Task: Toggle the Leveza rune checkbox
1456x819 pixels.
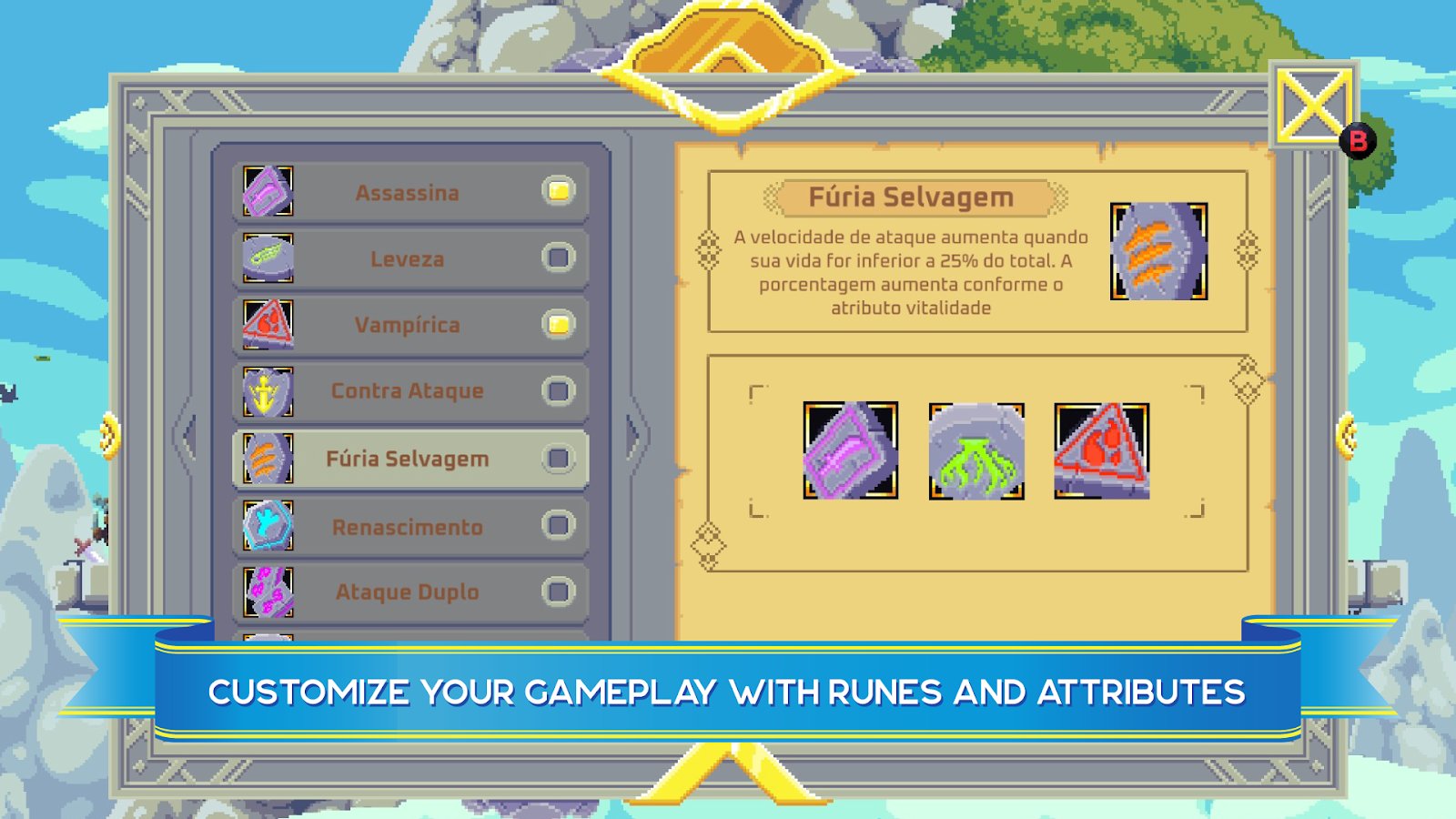Action: [x=559, y=258]
